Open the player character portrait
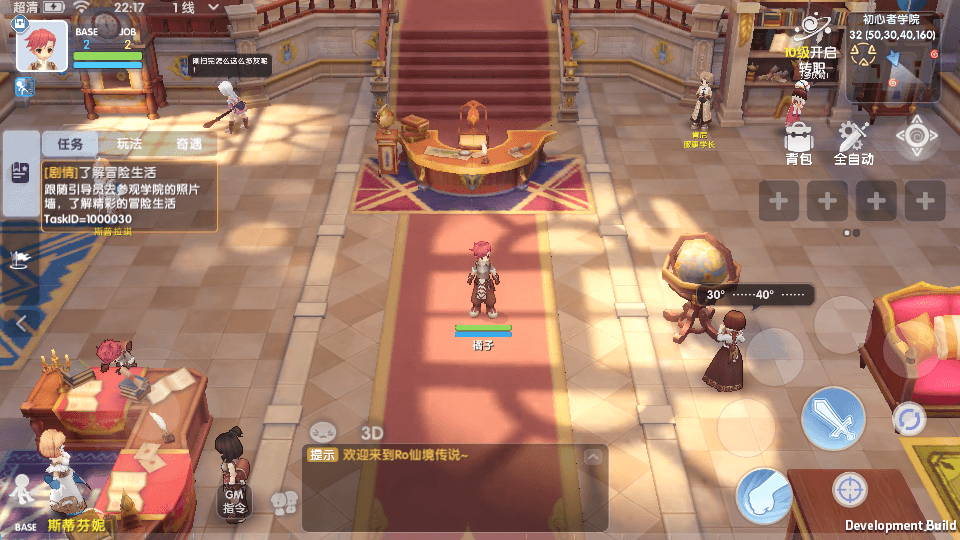 pos(42,46)
